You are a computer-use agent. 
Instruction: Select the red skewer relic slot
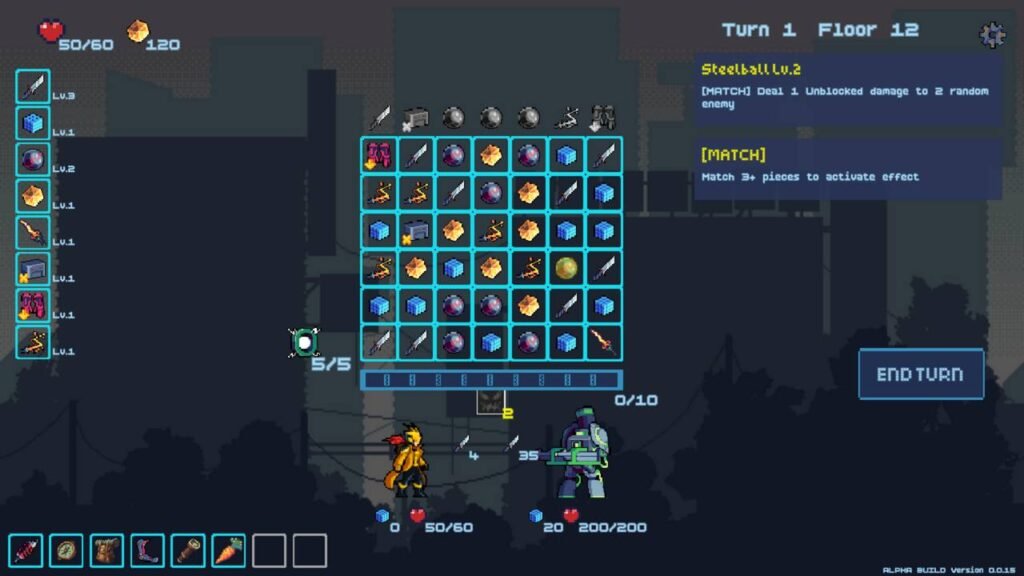tap(25, 550)
